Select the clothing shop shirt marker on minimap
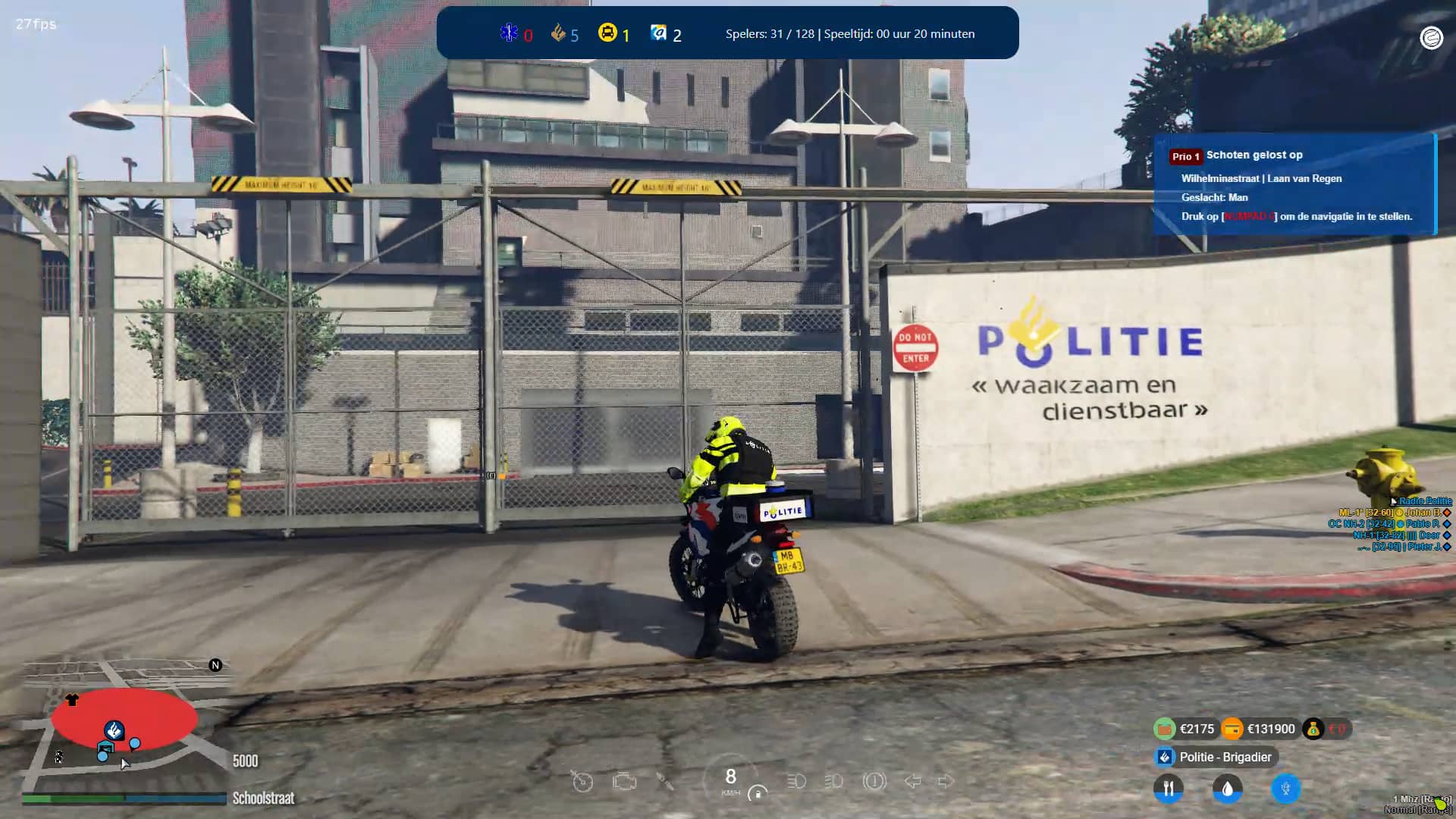The width and height of the screenshot is (1456, 819). pos(72,700)
